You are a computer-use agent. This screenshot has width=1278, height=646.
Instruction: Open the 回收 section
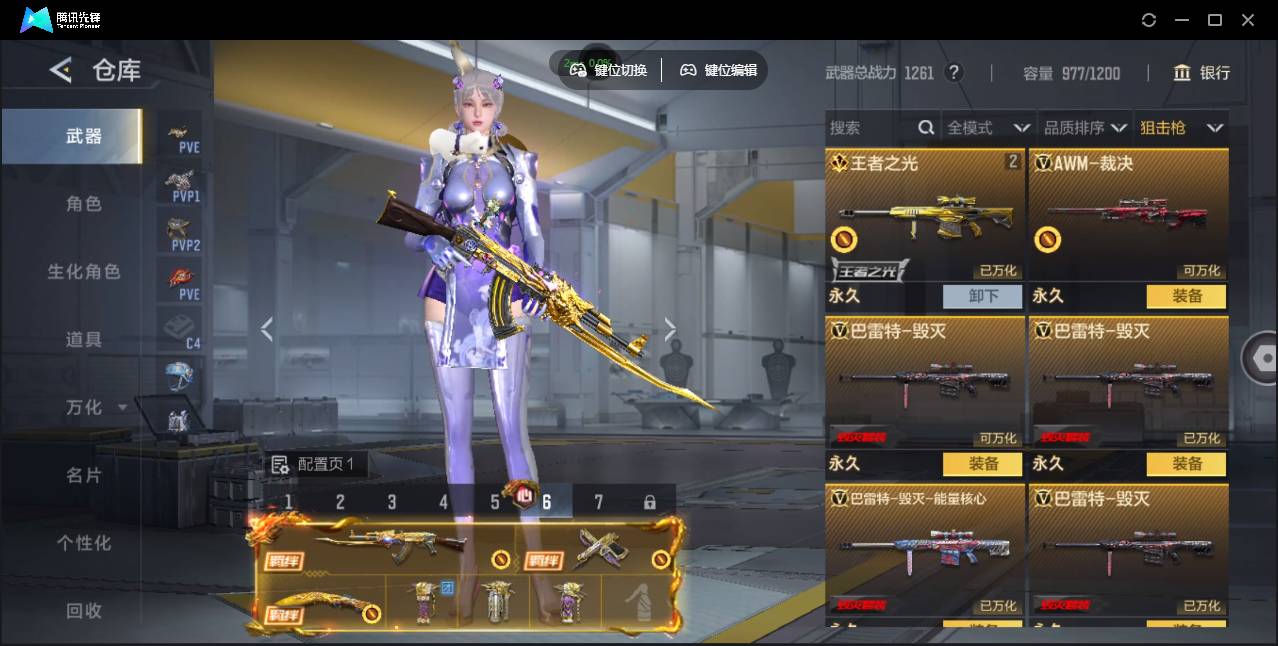pos(84,610)
